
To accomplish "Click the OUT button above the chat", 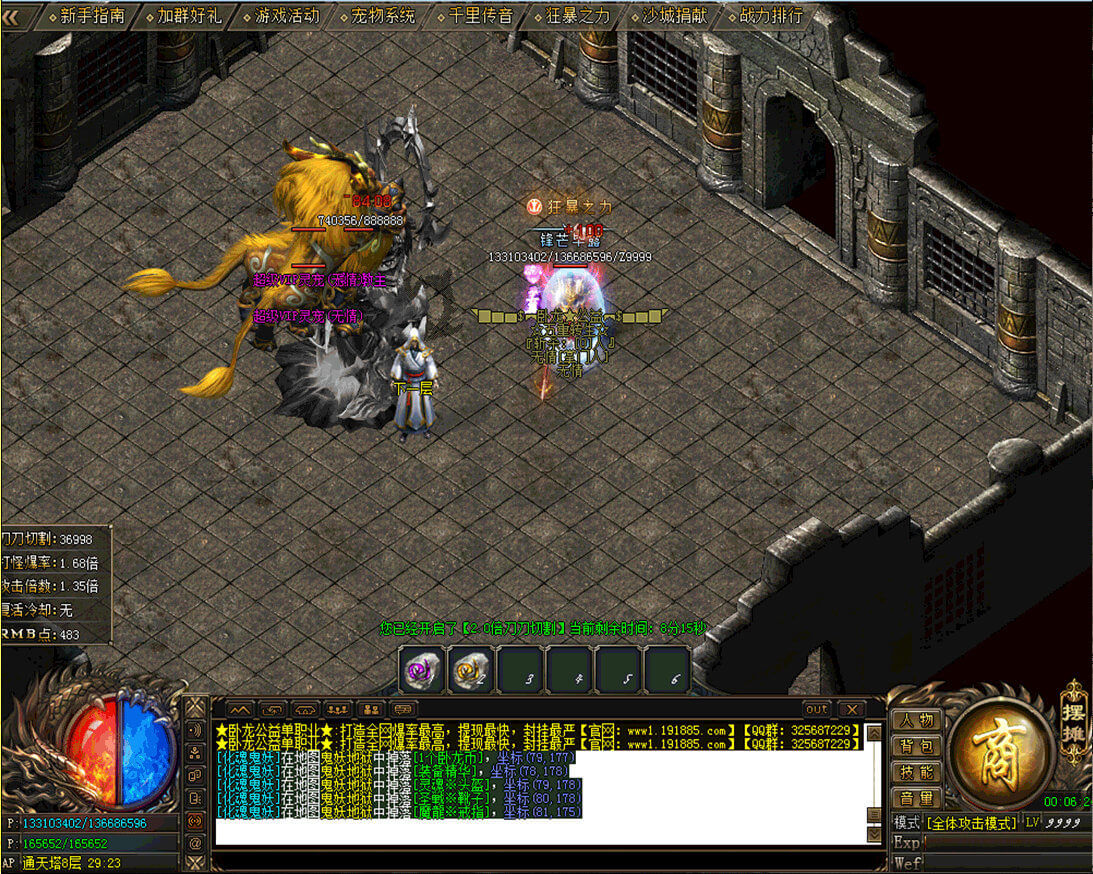I will (x=817, y=709).
